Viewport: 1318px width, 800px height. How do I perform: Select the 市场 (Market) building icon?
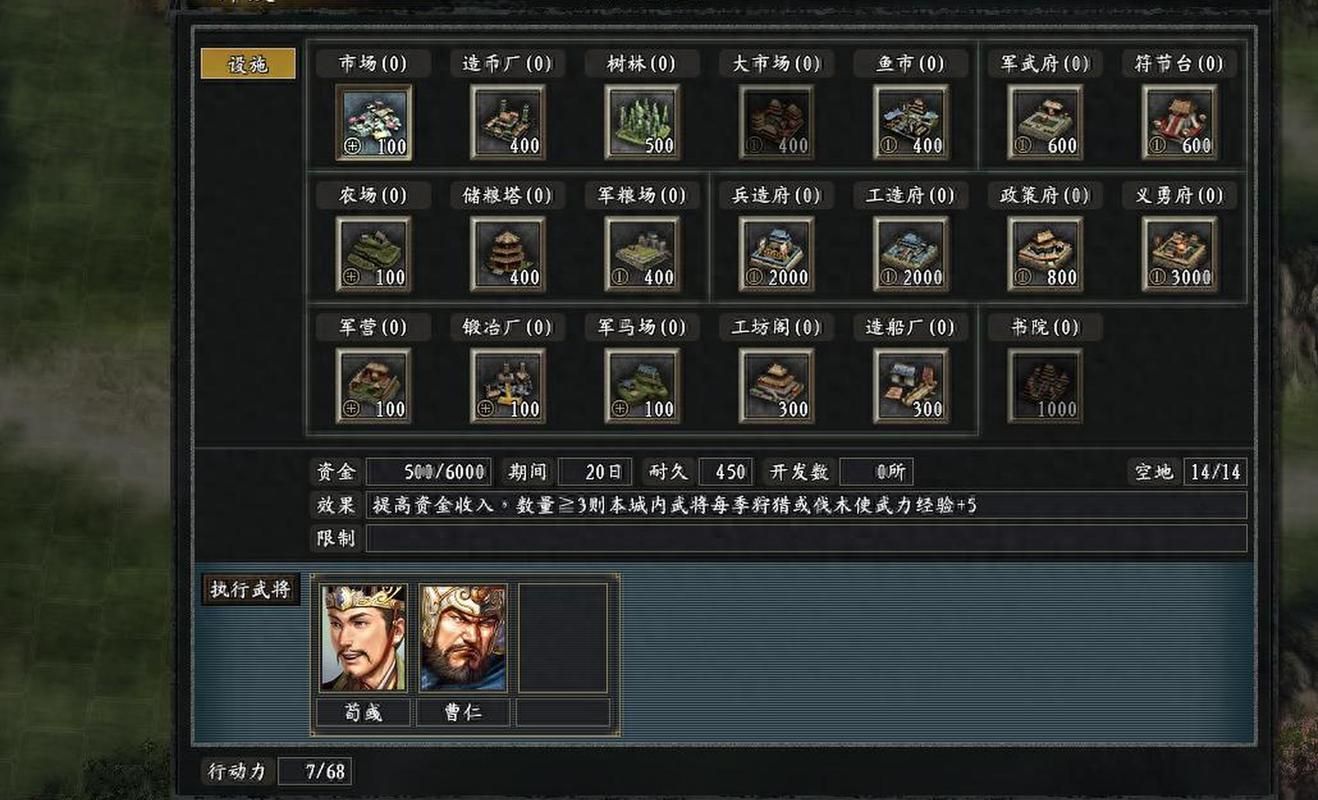pyautogui.click(x=371, y=121)
